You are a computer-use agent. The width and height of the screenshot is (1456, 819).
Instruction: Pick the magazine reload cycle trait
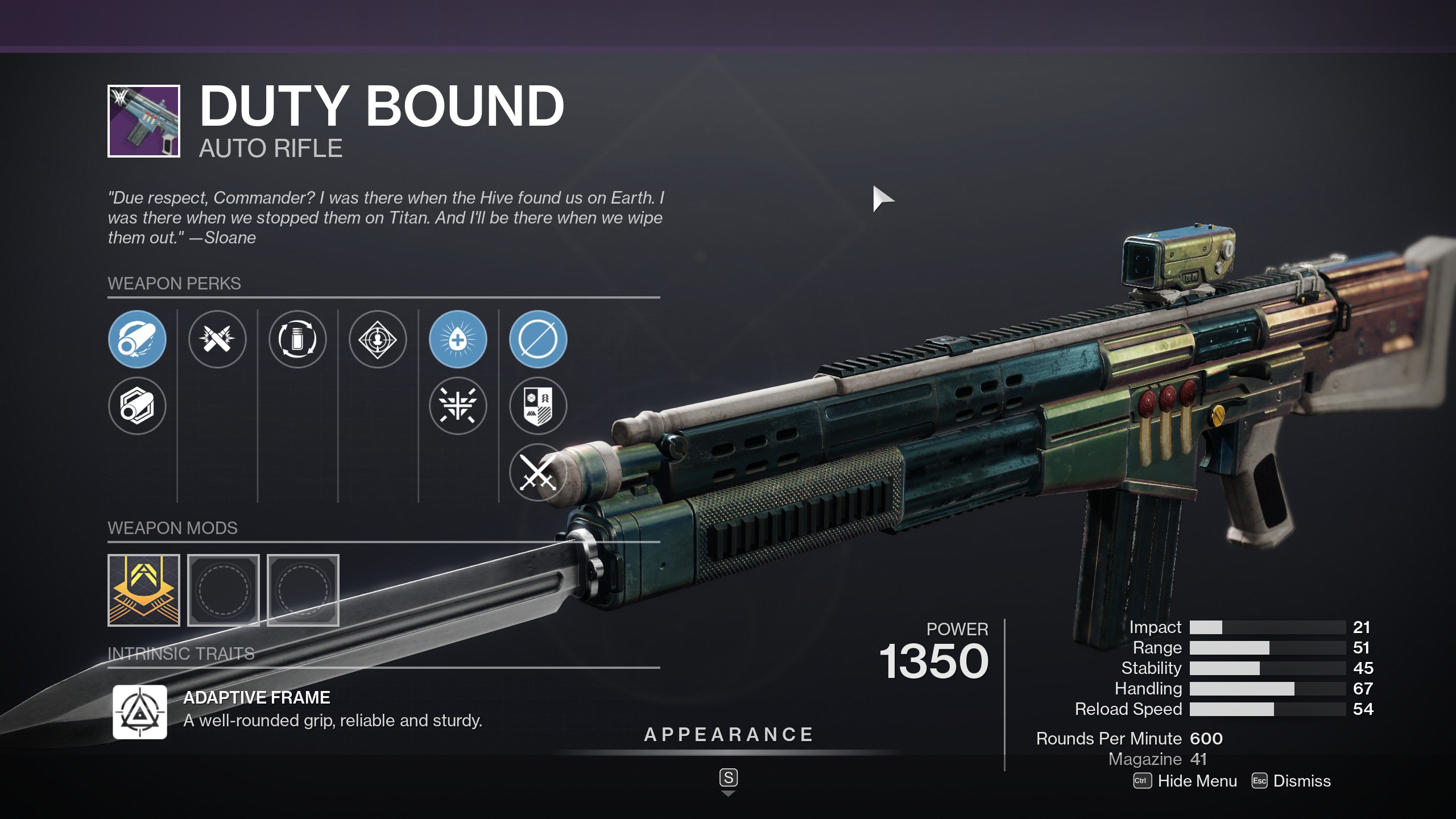click(297, 340)
